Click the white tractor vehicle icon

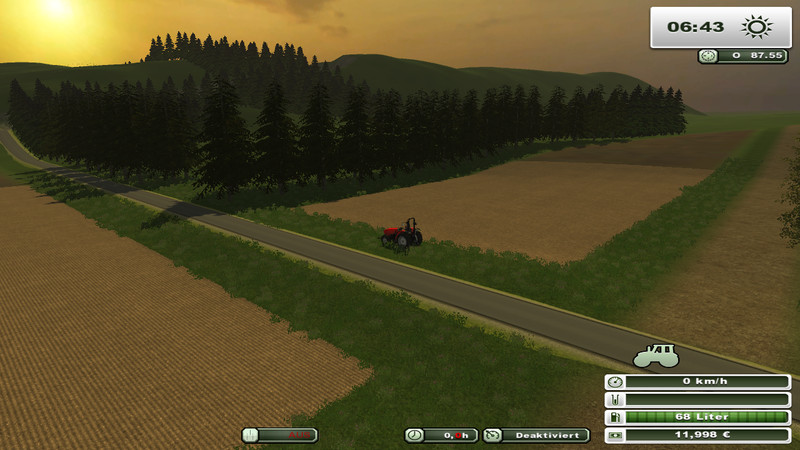click(x=656, y=355)
